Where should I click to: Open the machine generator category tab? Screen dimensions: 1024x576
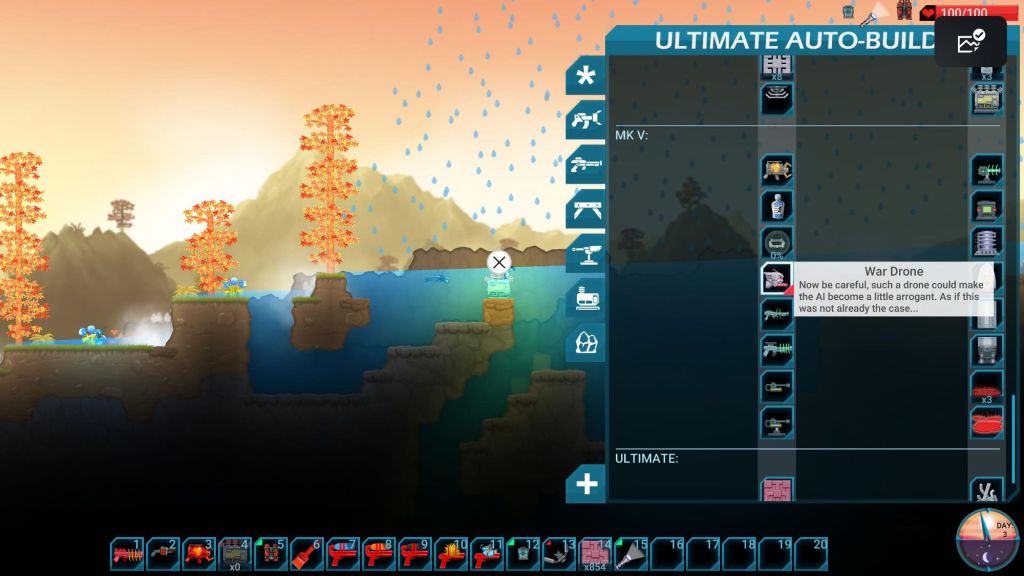[x=586, y=297]
